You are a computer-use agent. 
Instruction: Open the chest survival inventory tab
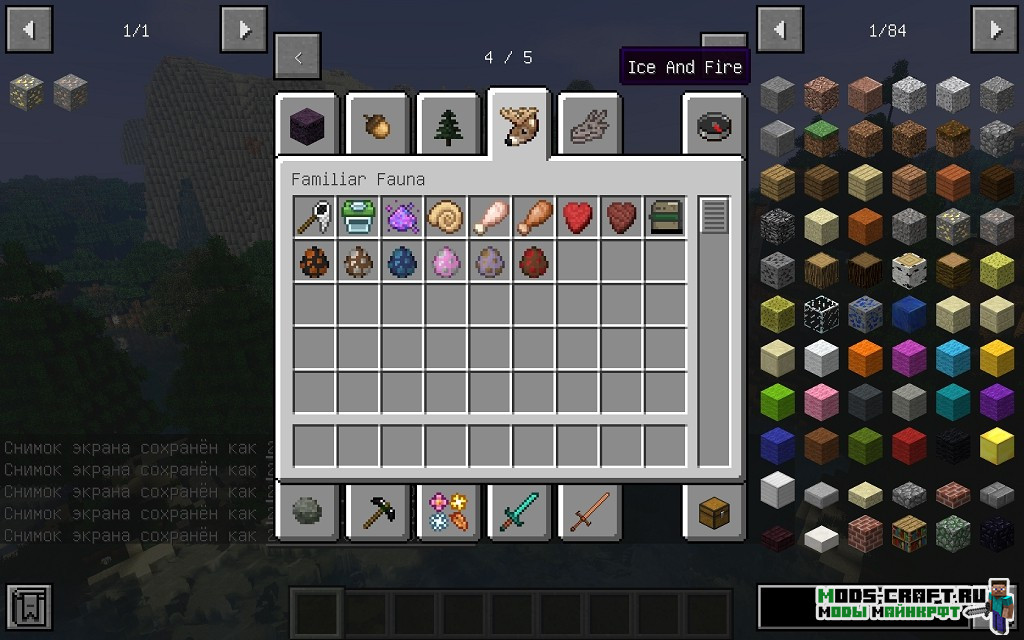point(714,513)
